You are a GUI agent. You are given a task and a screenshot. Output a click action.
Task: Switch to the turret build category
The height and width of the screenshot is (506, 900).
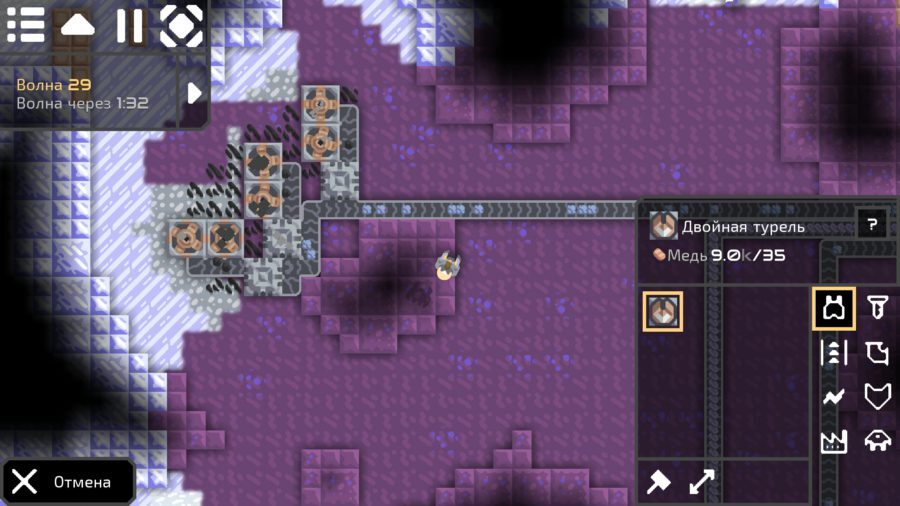point(833,309)
